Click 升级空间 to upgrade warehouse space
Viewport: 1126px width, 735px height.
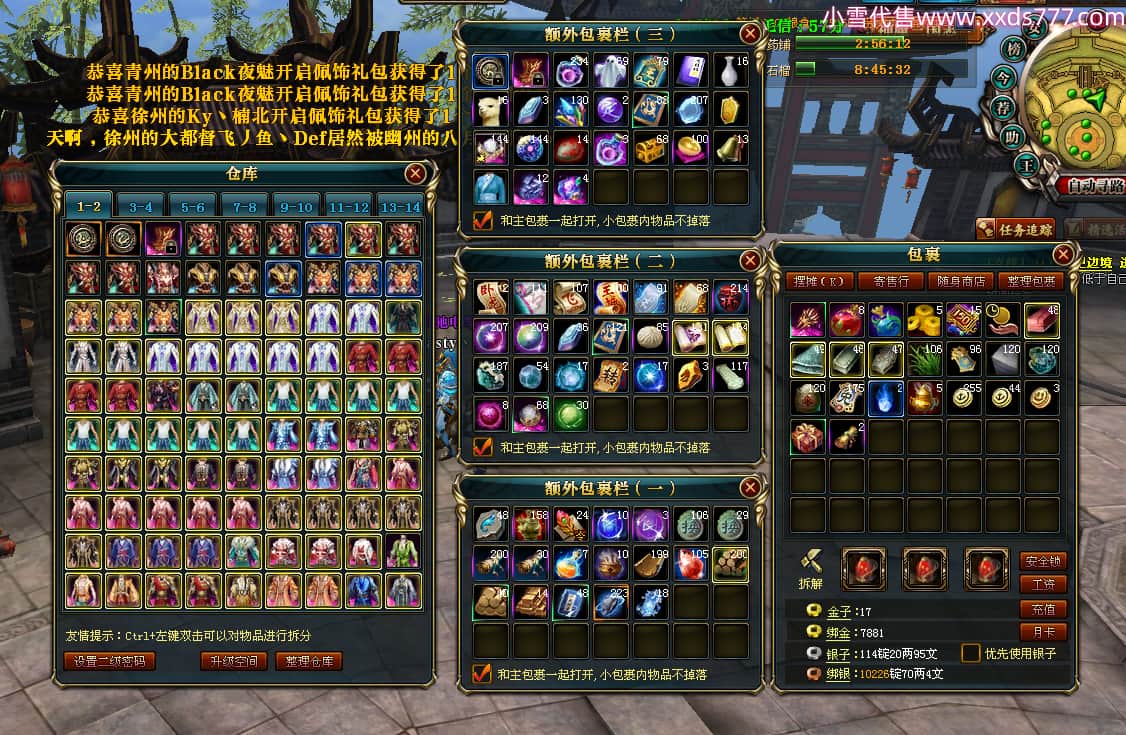pos(234,661)
